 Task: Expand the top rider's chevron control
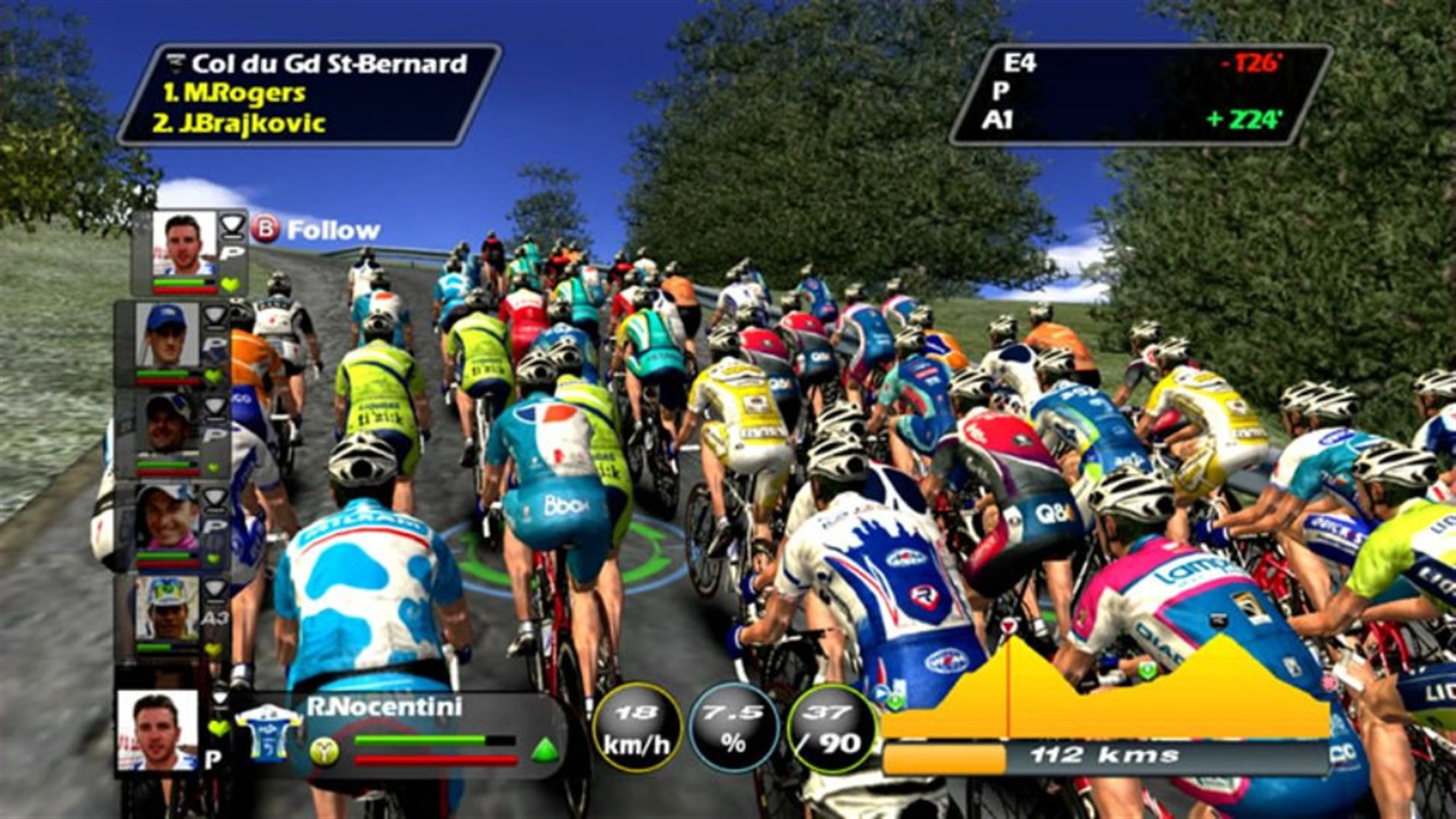coord(234,225)
